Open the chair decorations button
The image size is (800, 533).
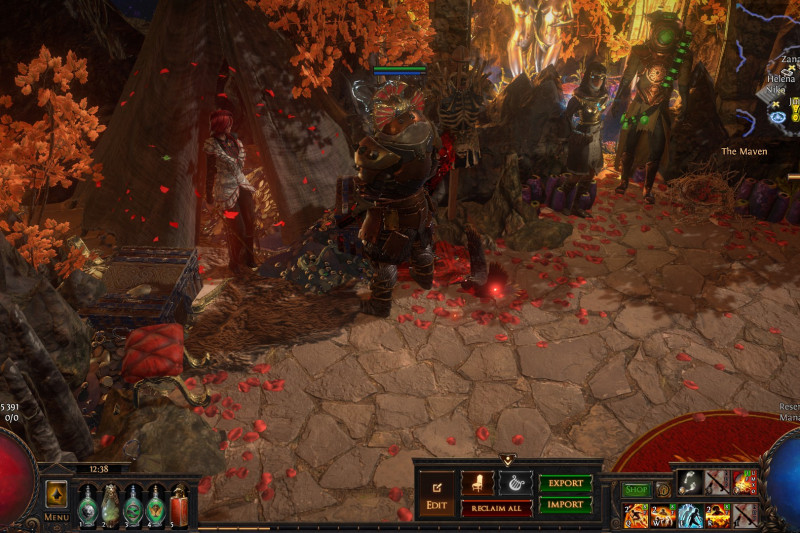point(477,483)
